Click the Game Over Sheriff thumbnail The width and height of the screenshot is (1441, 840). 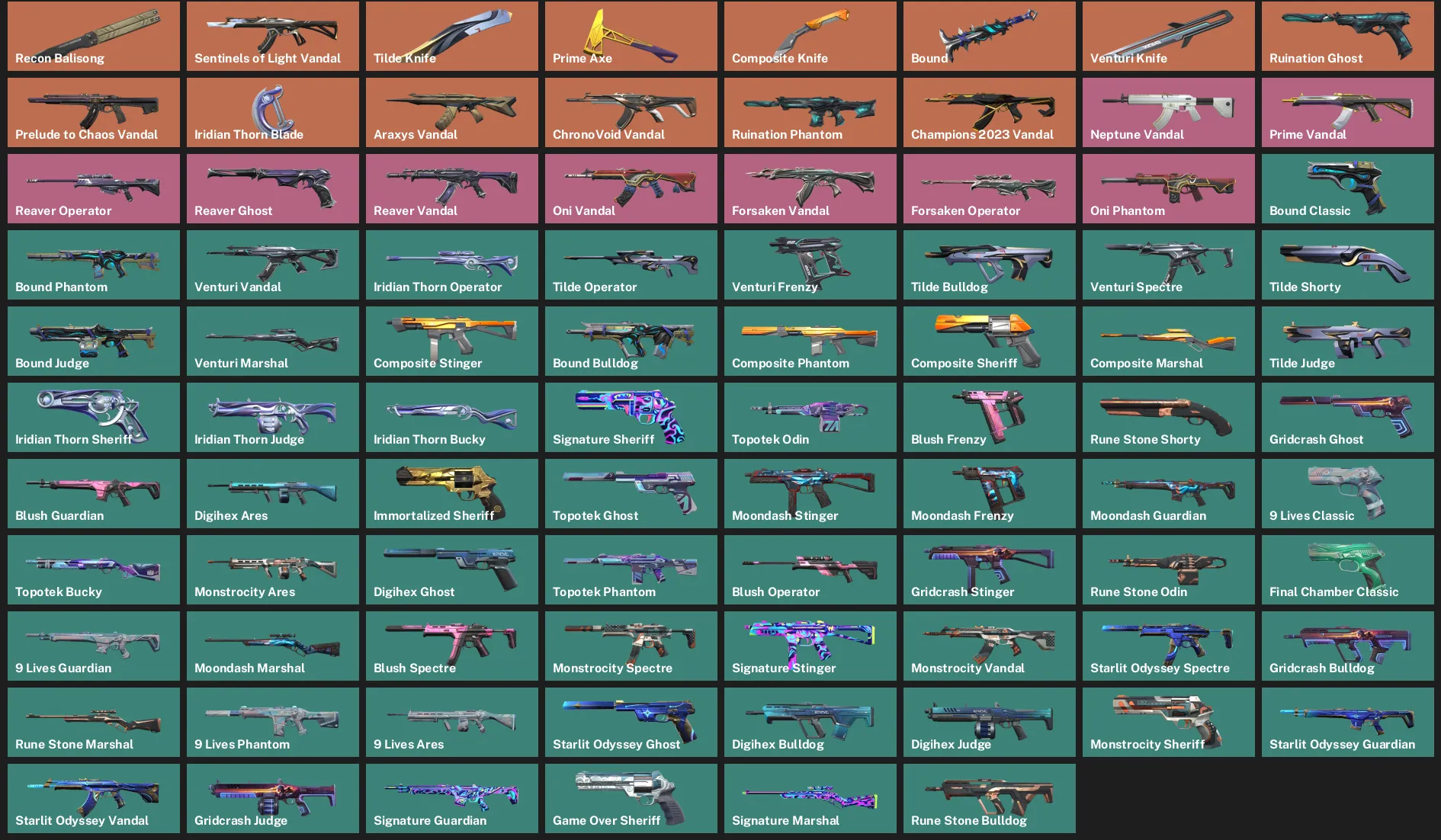pyautogui.click(x=631, y=798)
